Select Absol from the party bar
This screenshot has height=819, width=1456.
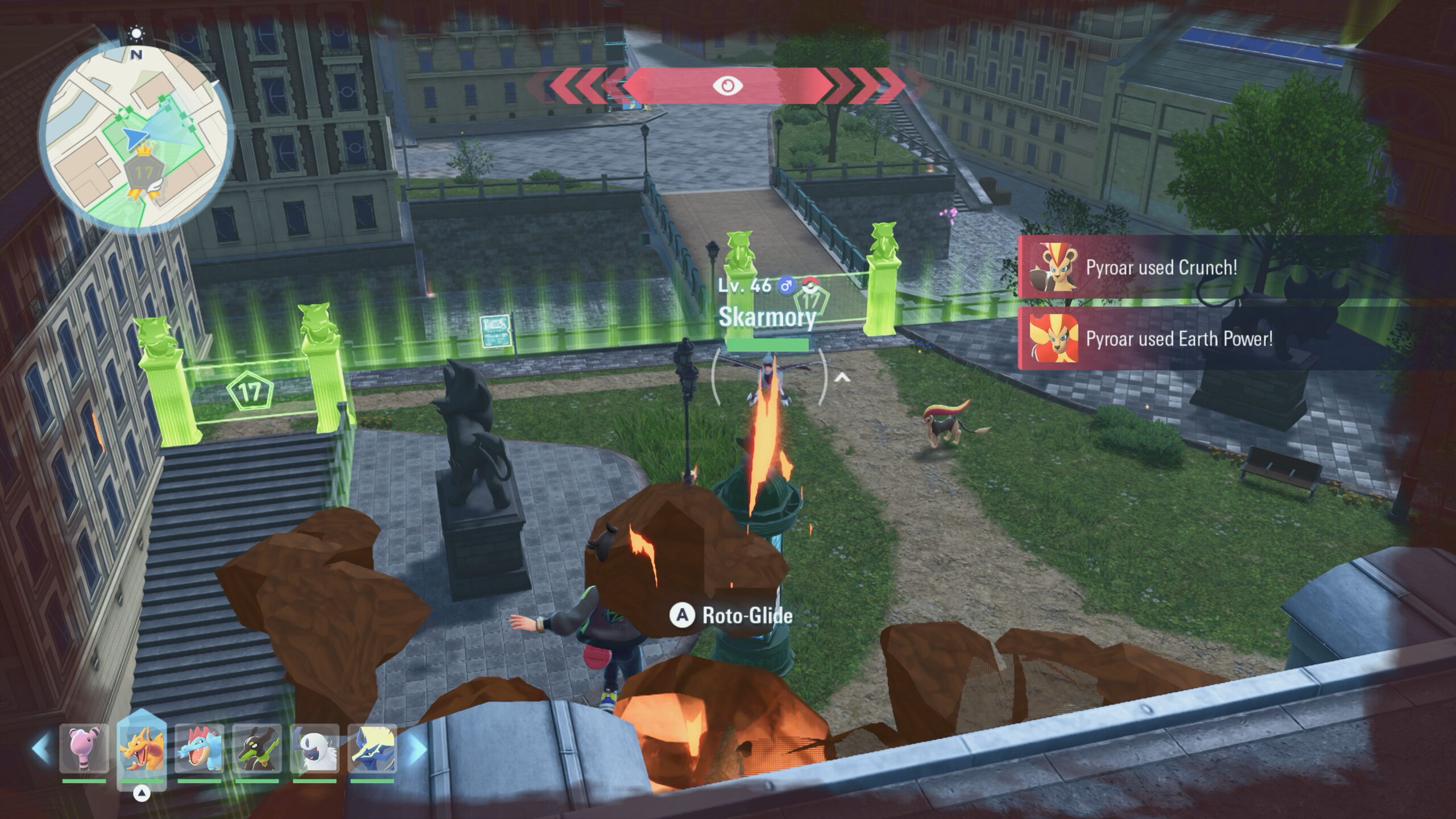tap(315, 748)
